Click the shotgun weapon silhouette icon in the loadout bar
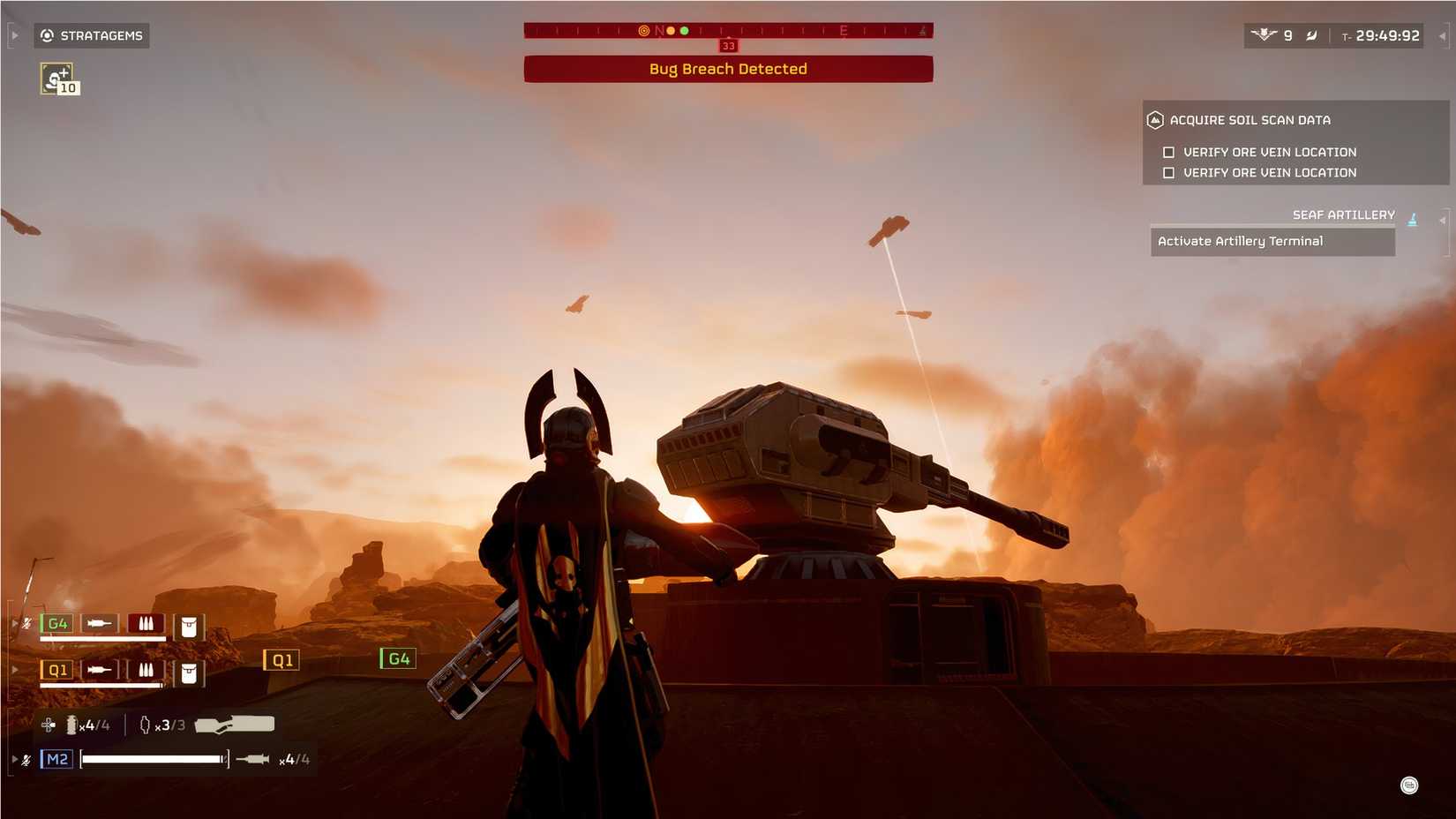Image resolution: width=1456 pixels, height=819 pixels. point(235,724)
